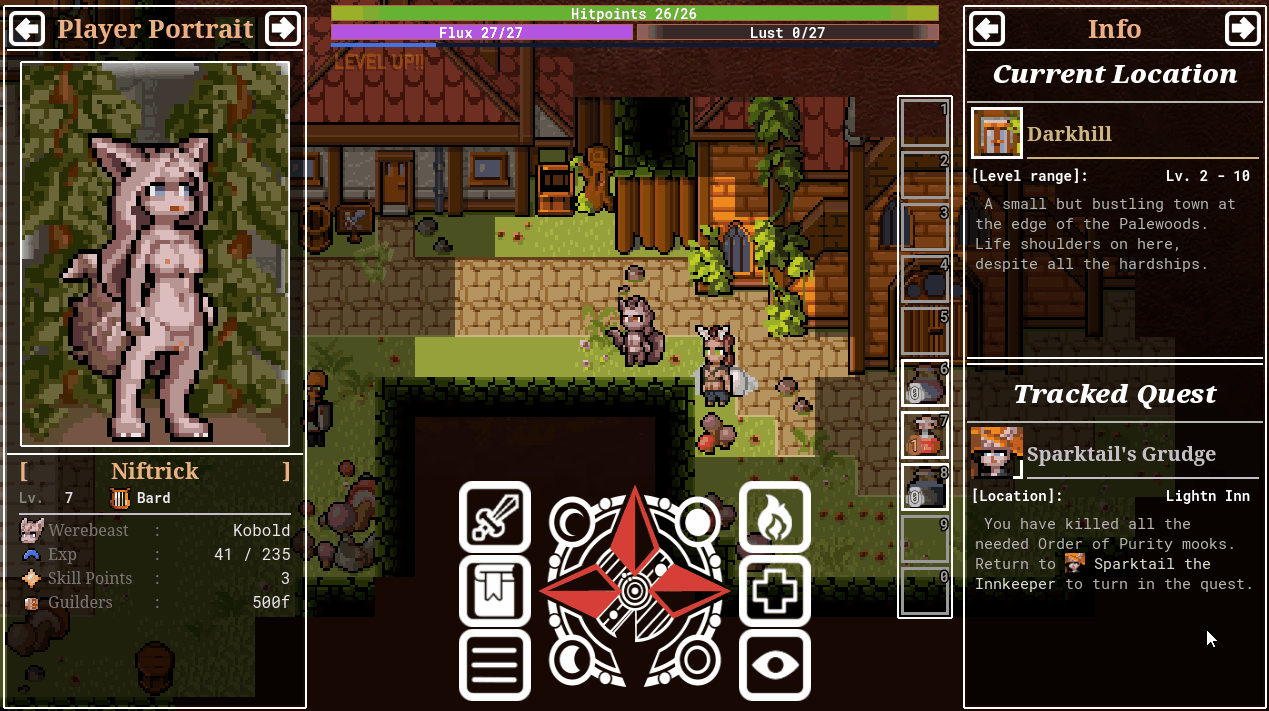1269x711 pixels.
Task: Select the Sparktail's Grudge tracked quest
Action: pos(1120,454)
